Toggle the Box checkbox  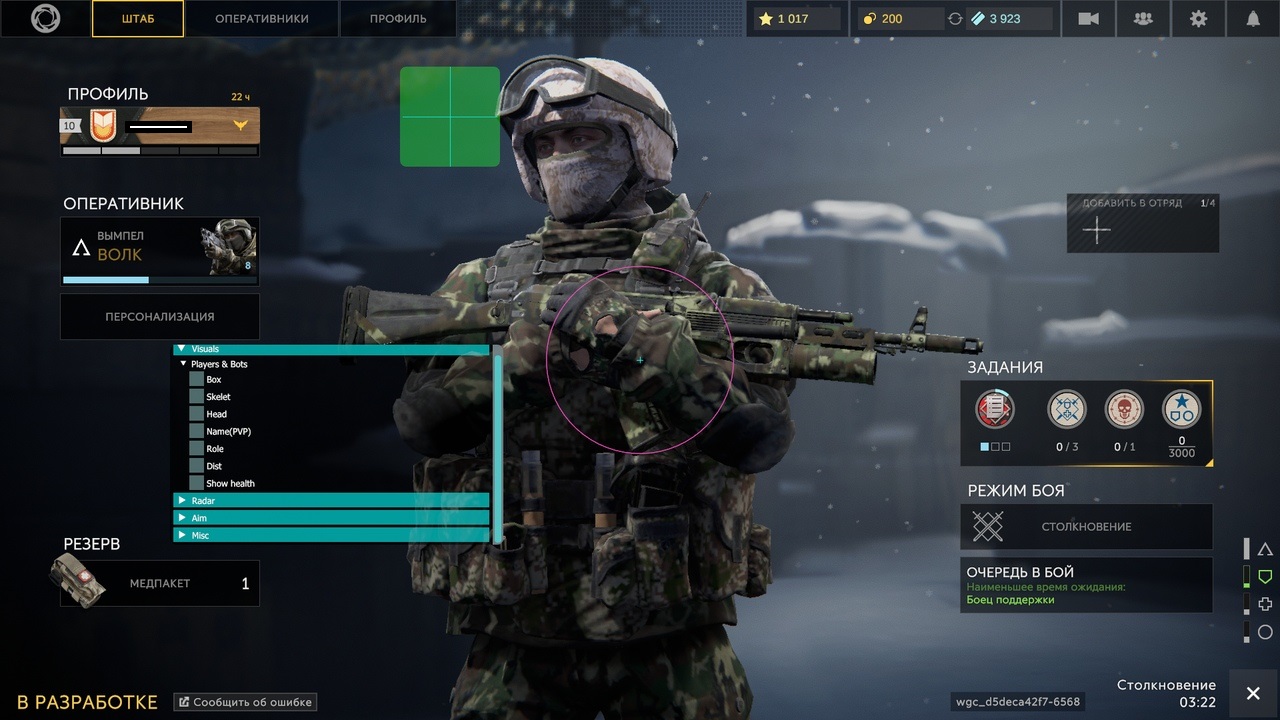pyautogui.click(x=197, y=380)
